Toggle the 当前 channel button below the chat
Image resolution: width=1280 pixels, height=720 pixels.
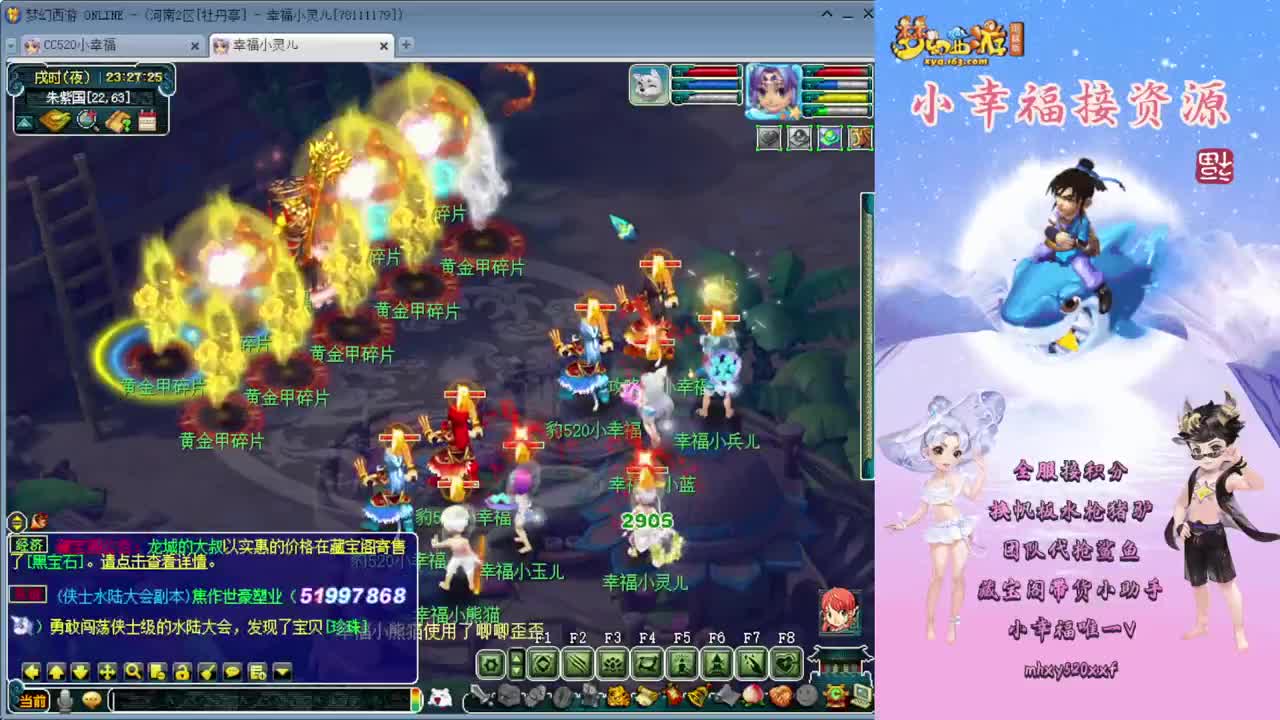point(33,700)
